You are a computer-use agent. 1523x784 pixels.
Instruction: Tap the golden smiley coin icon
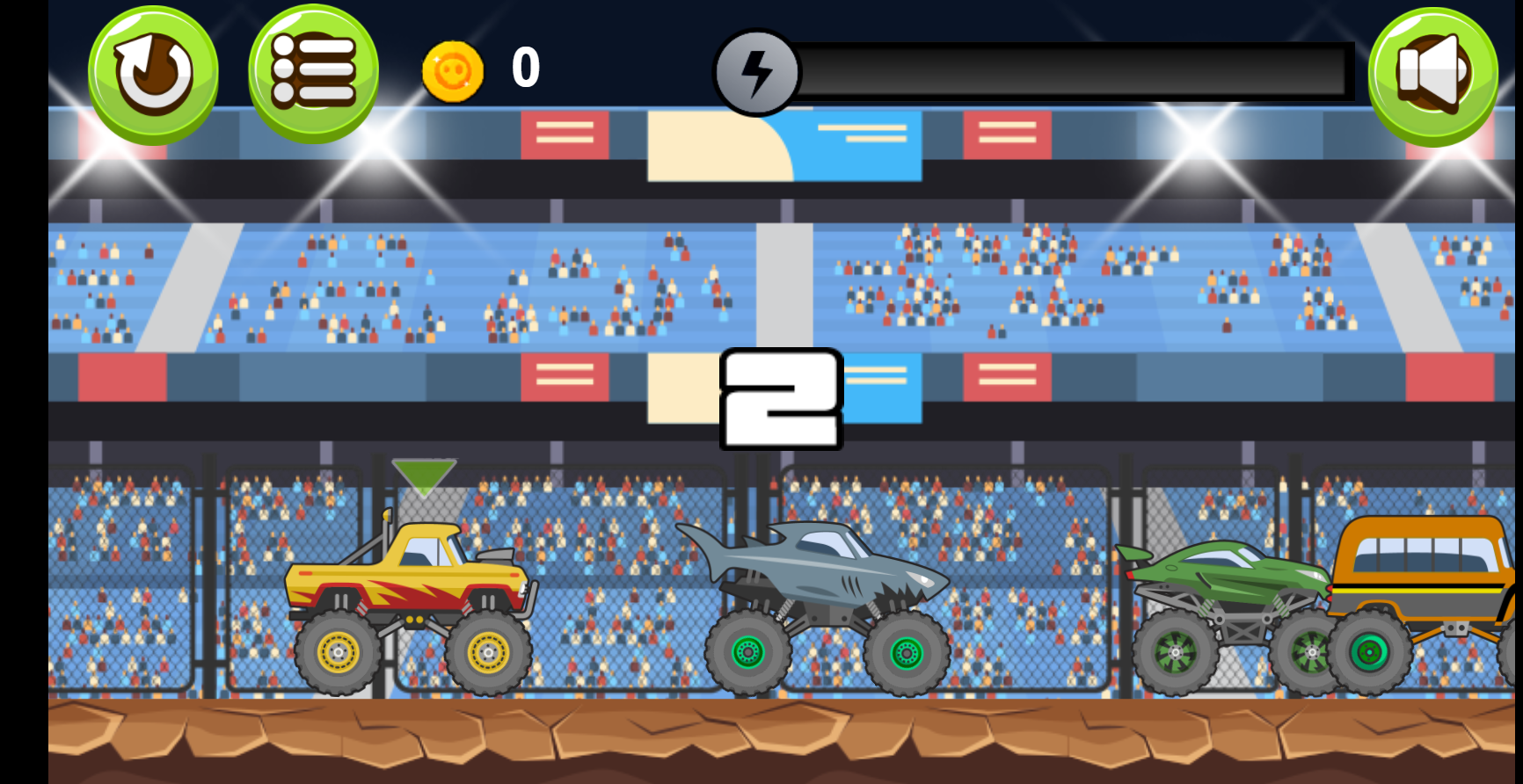(x=452, y=70)
